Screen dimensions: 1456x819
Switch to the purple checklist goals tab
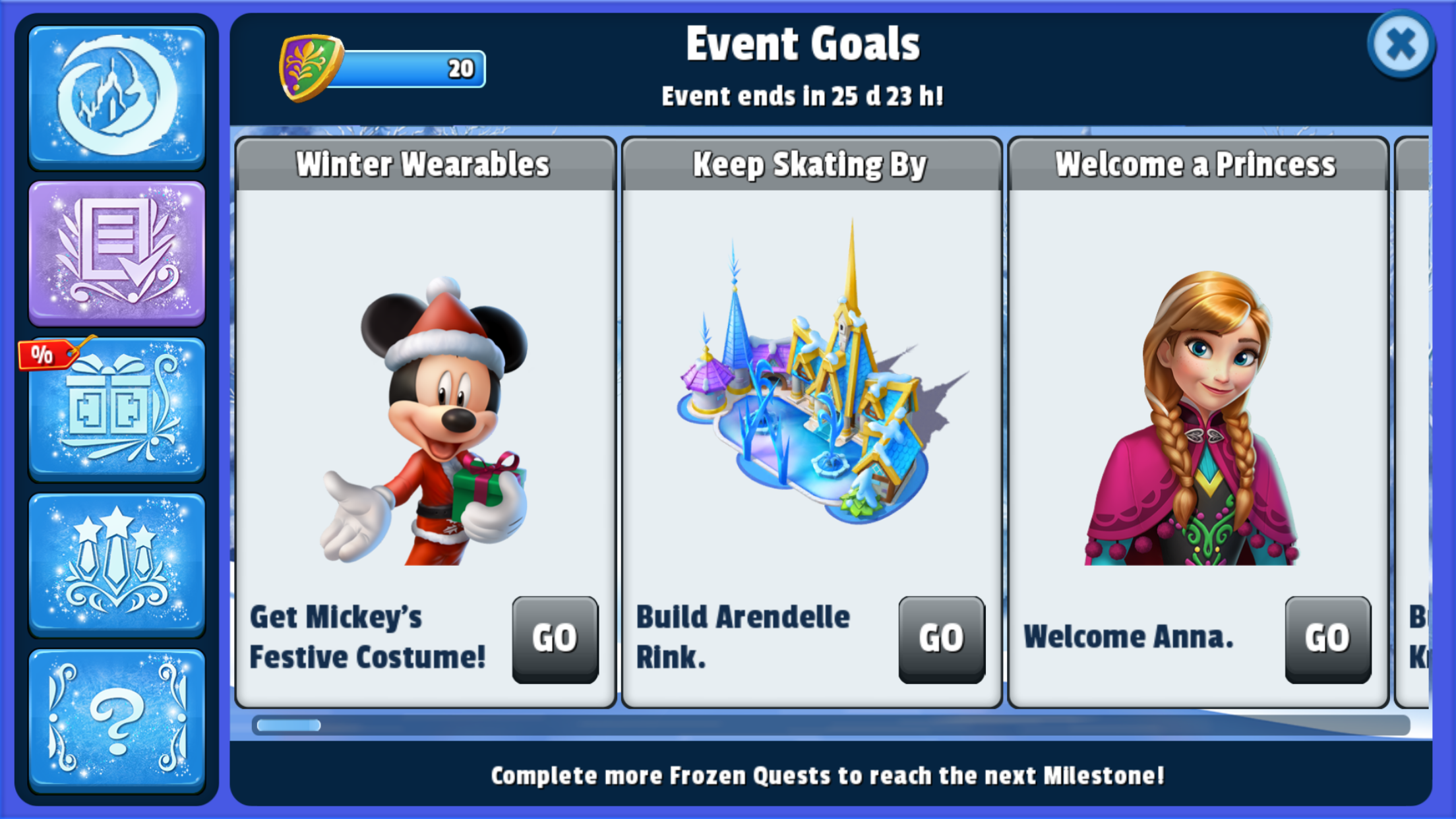117,253
